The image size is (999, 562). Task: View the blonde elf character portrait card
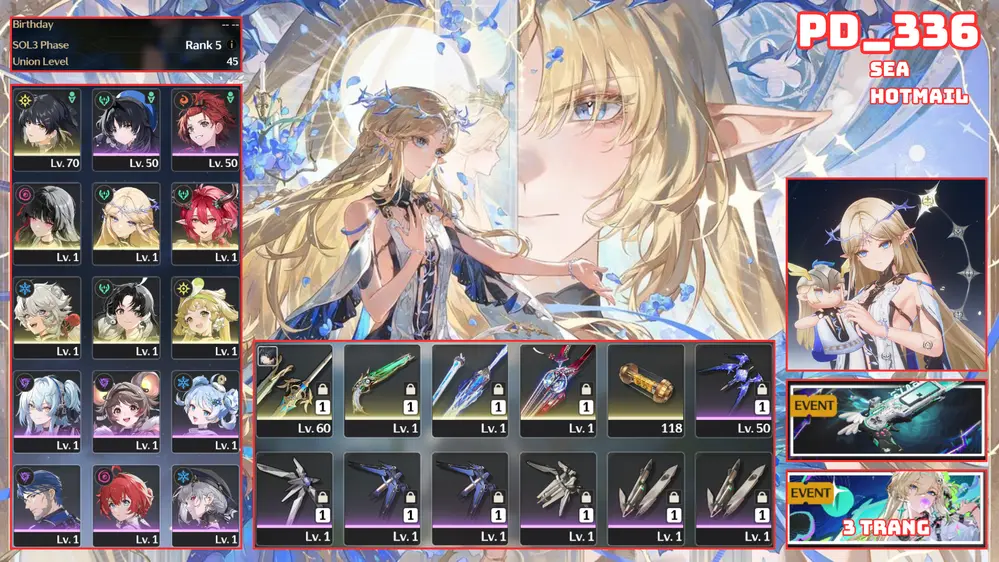pyautogui.click(x=885, y=275)
